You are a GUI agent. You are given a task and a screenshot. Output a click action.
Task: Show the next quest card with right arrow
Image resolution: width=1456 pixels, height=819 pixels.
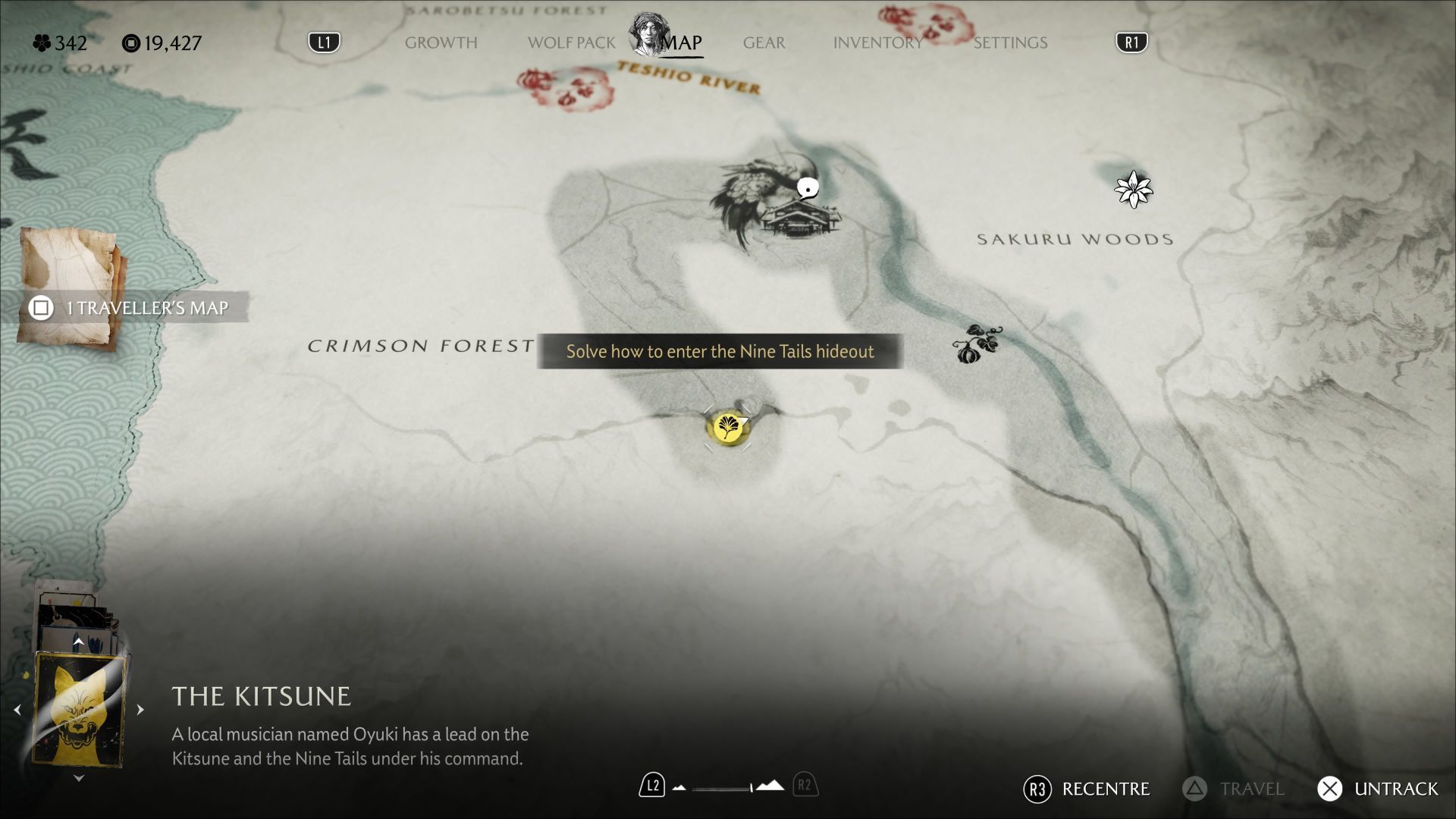point(140,710)
